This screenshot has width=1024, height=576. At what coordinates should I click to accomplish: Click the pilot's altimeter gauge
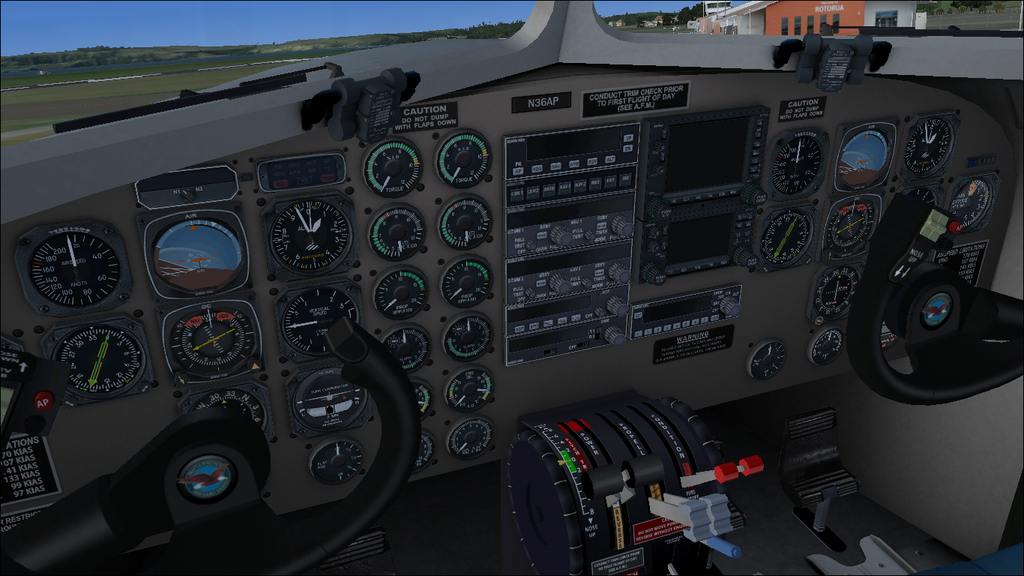(309, 235)
